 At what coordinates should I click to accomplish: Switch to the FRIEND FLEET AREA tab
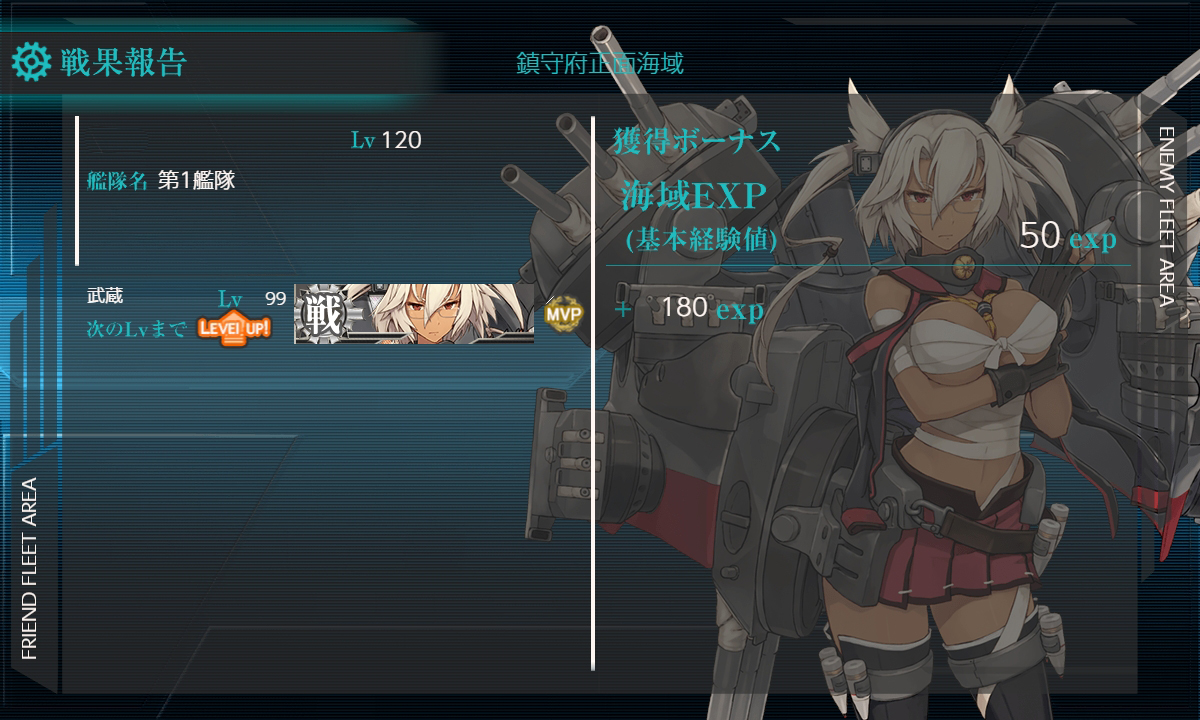click(29, 568)
